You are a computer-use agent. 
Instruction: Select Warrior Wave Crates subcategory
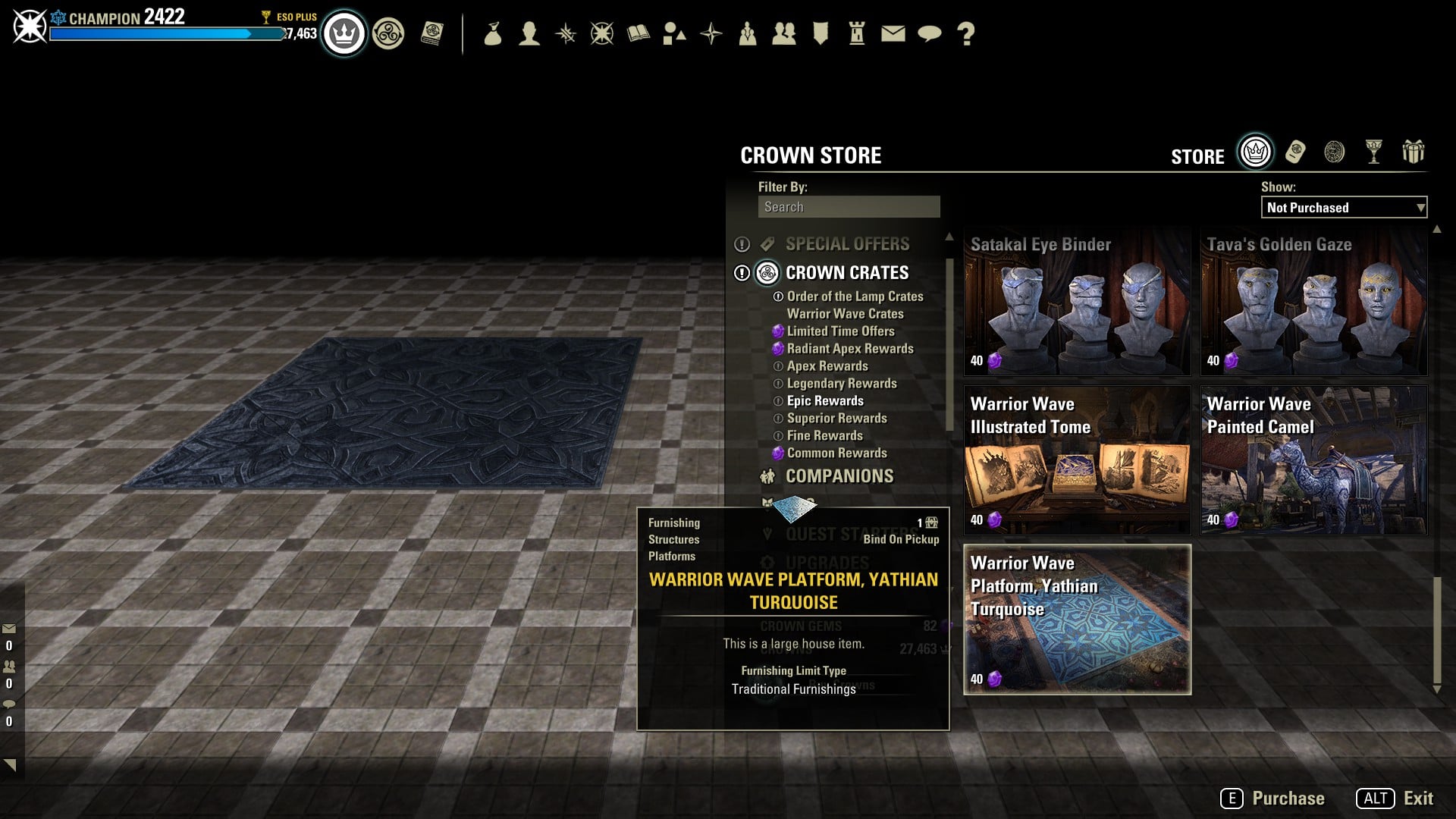coord(845,314)
